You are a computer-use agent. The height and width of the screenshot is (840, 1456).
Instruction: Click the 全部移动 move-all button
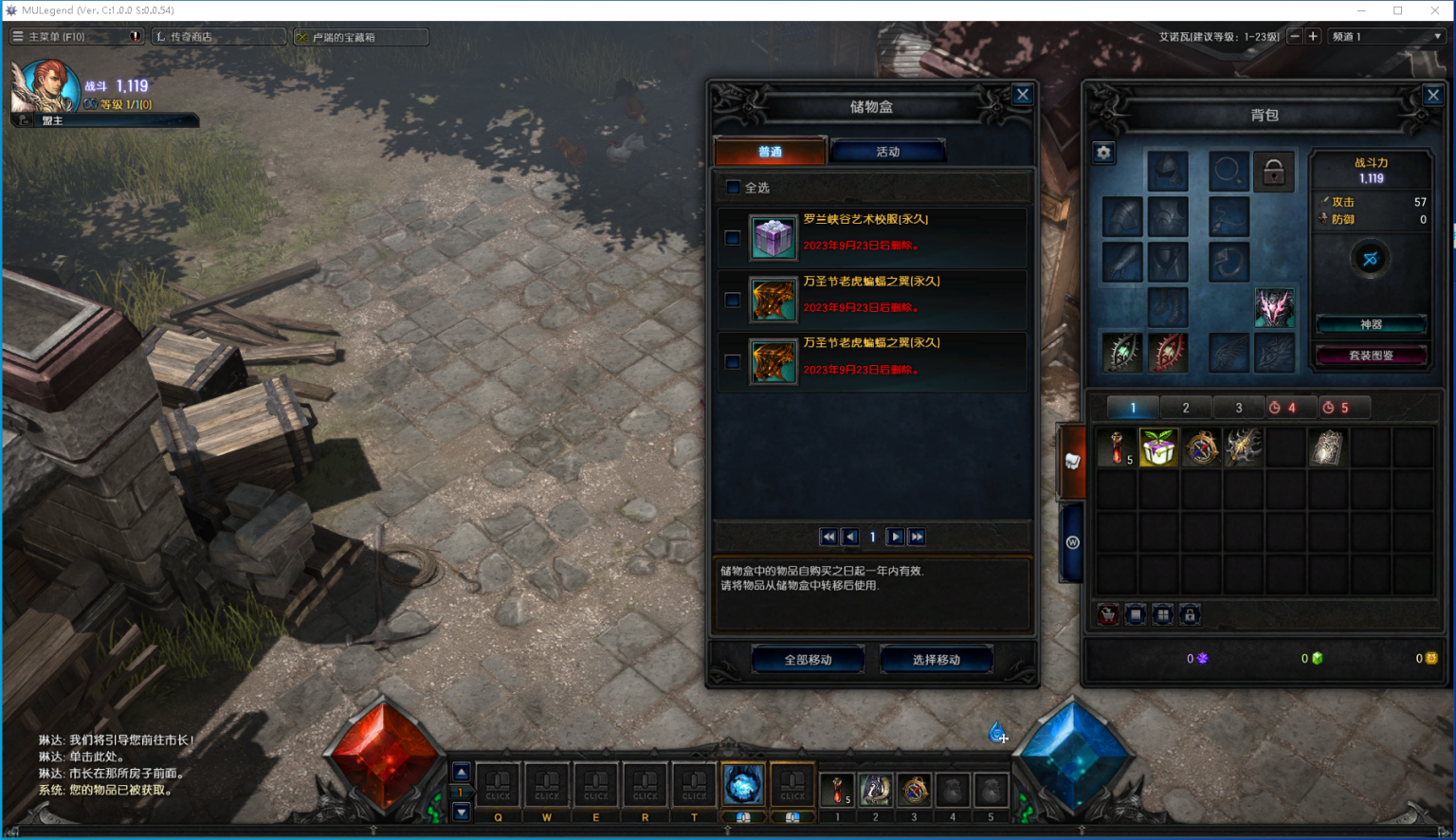(x=808, y=659)
